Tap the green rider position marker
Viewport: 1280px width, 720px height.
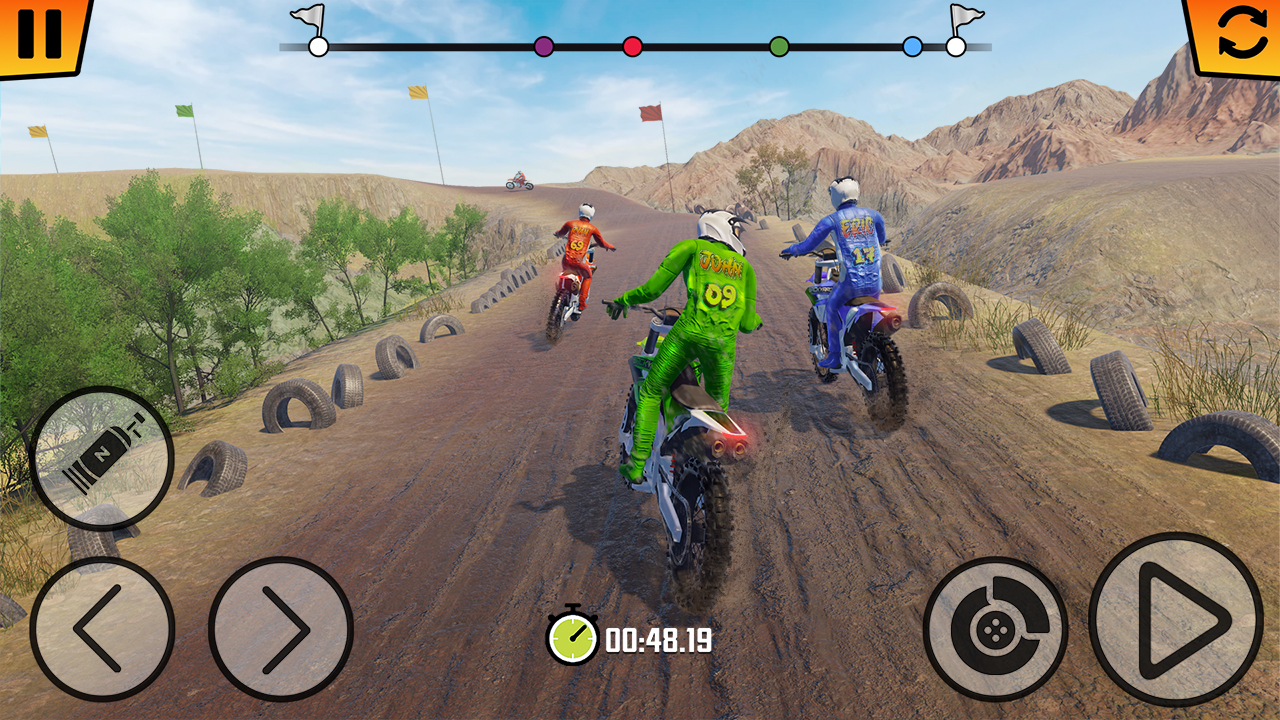tap(779, 45)
